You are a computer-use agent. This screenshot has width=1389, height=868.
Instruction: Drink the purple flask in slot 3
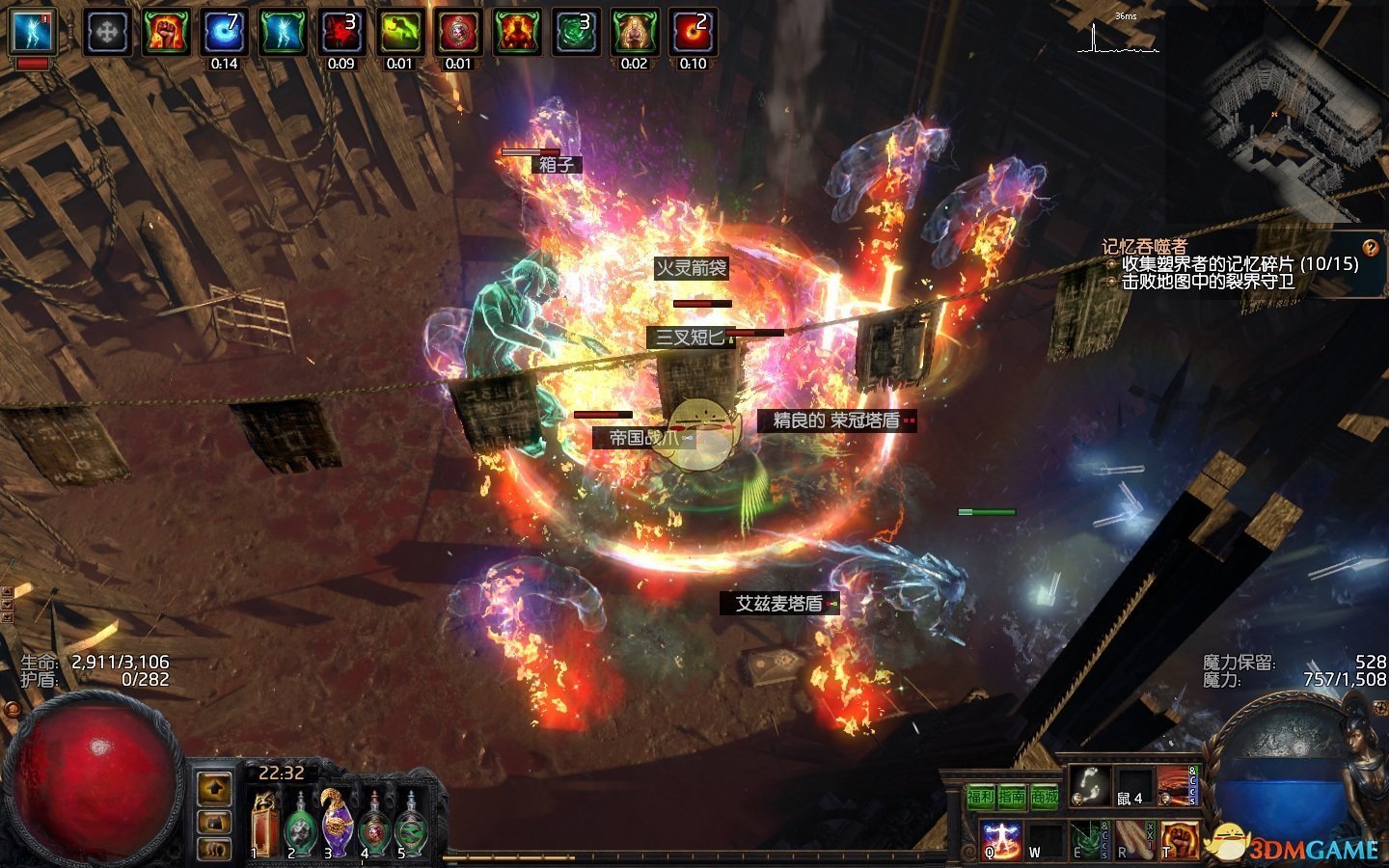coord(336,822)
